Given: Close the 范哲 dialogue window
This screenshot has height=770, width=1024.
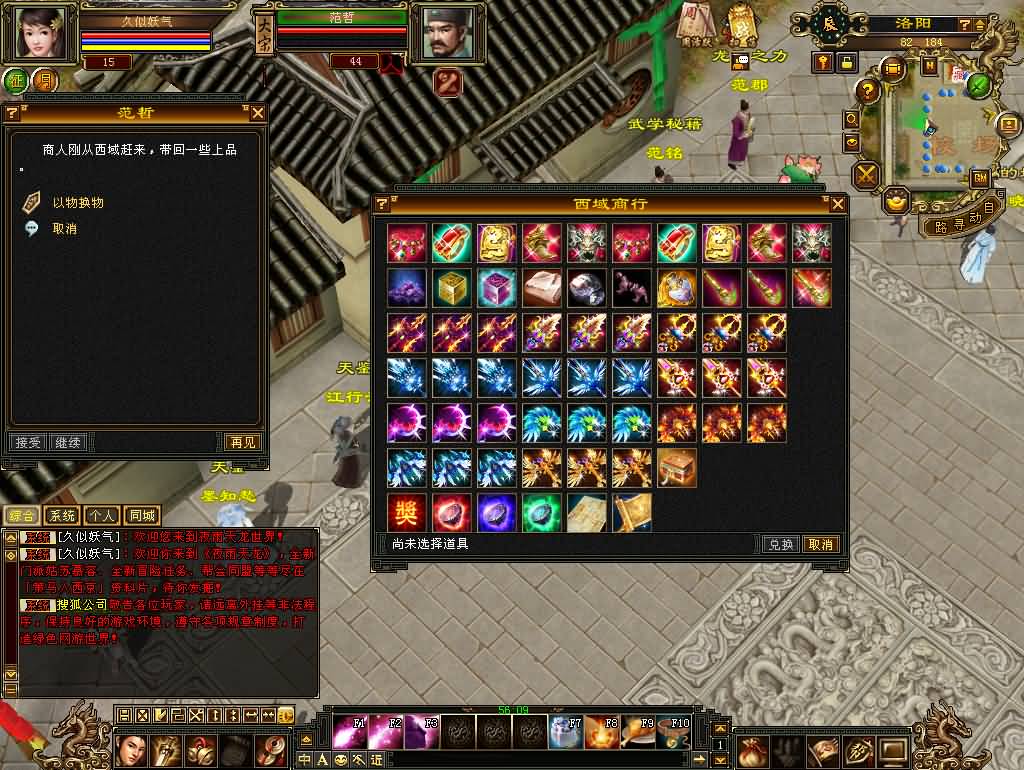Looking at the screenshot, I should [257, 113].
